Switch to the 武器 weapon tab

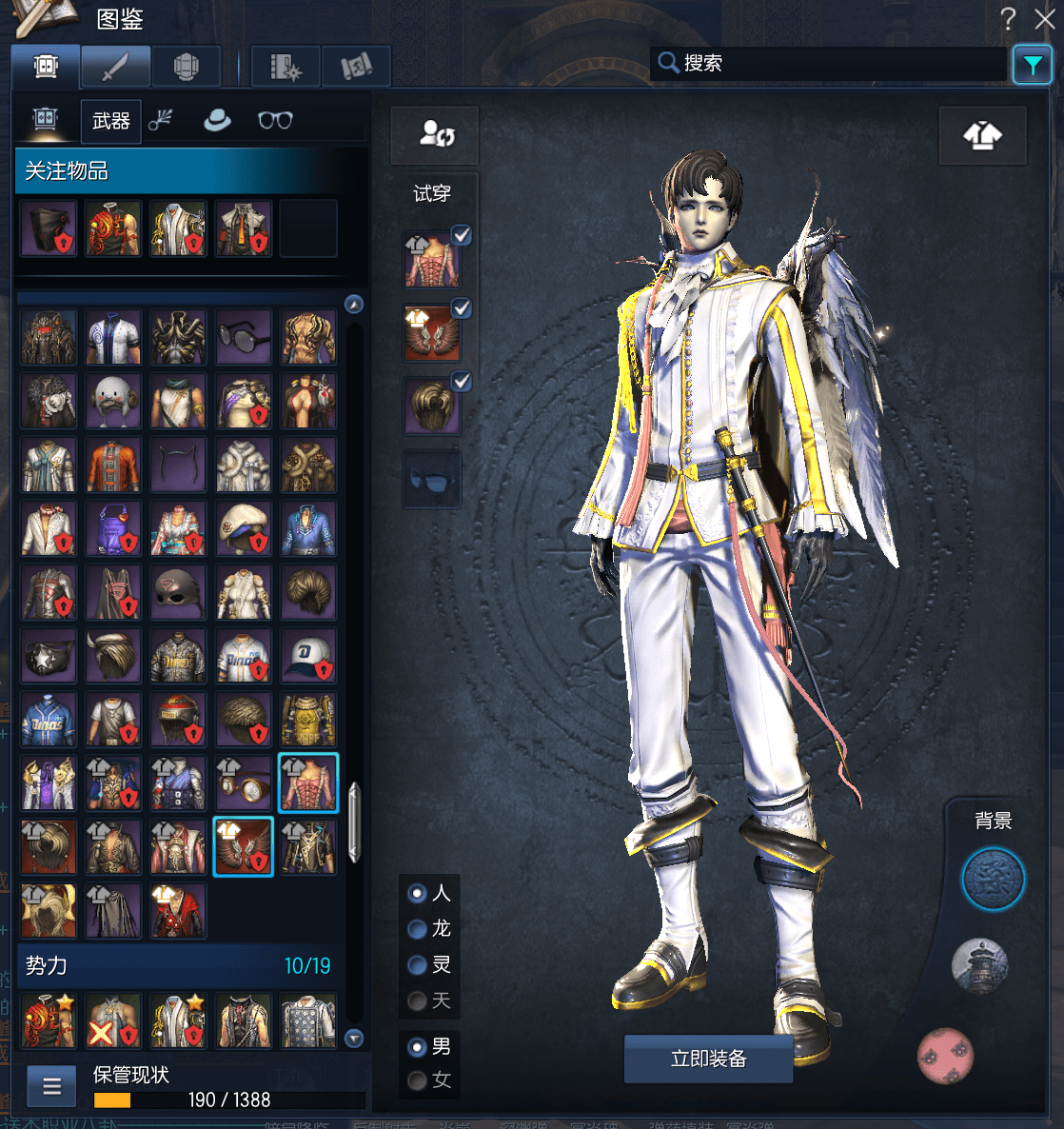click(110, 121)
